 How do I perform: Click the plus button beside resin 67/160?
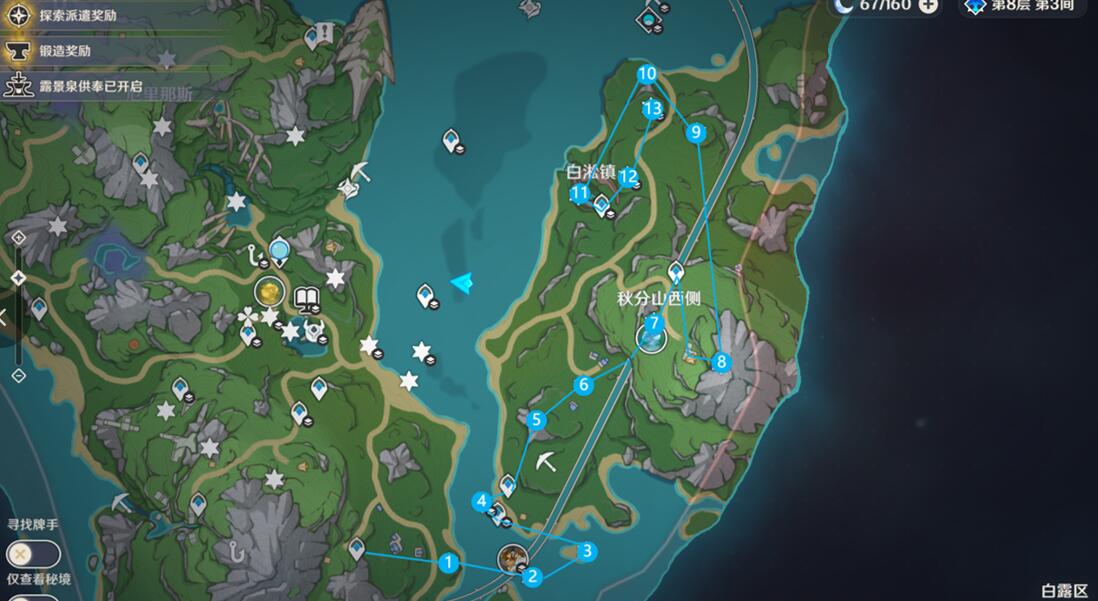click(x=928, y=5)
